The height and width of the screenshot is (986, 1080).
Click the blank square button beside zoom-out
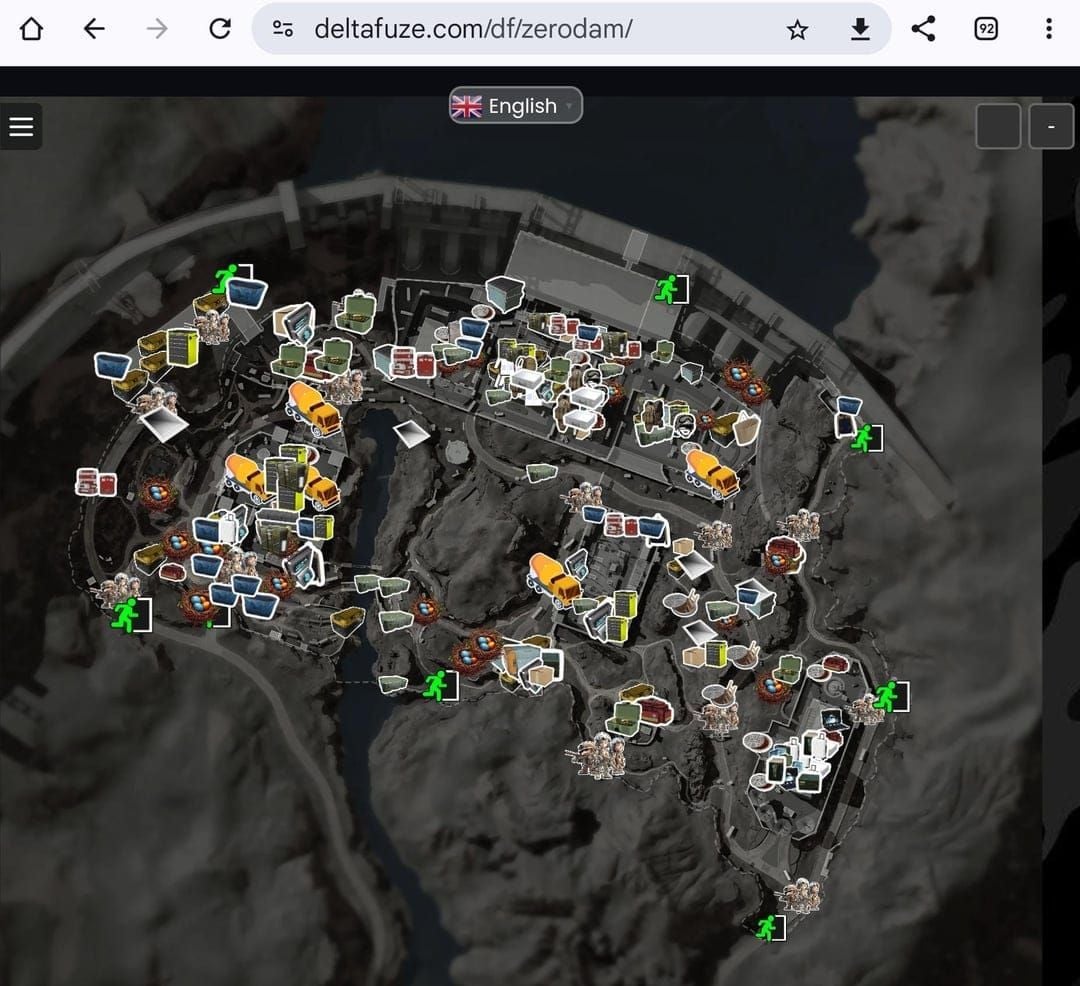997,127
